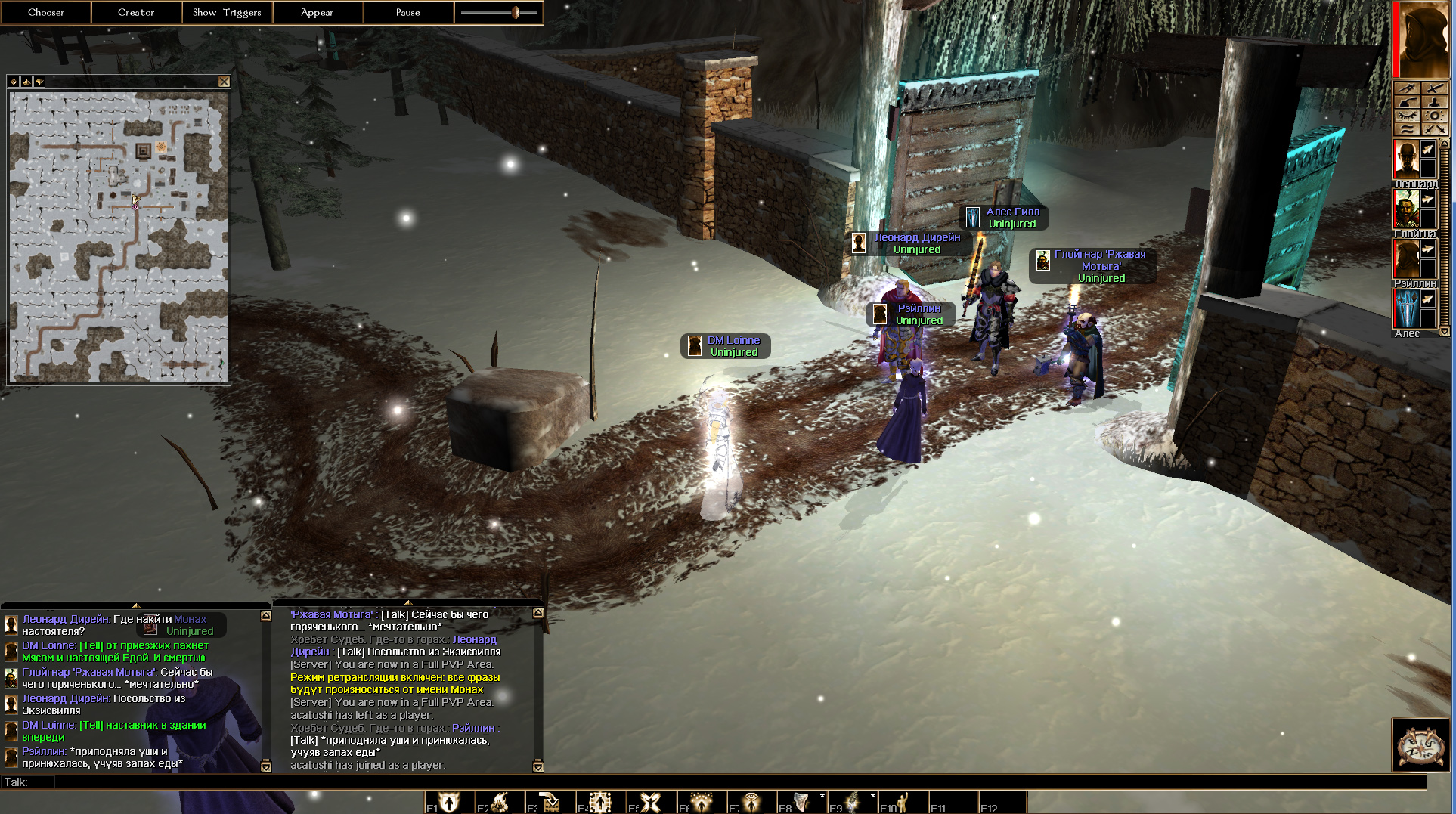Image resolution: width=1456 pixels, height=814 pixels.
Task: Activate the F7 eye quickslot
Action: pos(751,802)
